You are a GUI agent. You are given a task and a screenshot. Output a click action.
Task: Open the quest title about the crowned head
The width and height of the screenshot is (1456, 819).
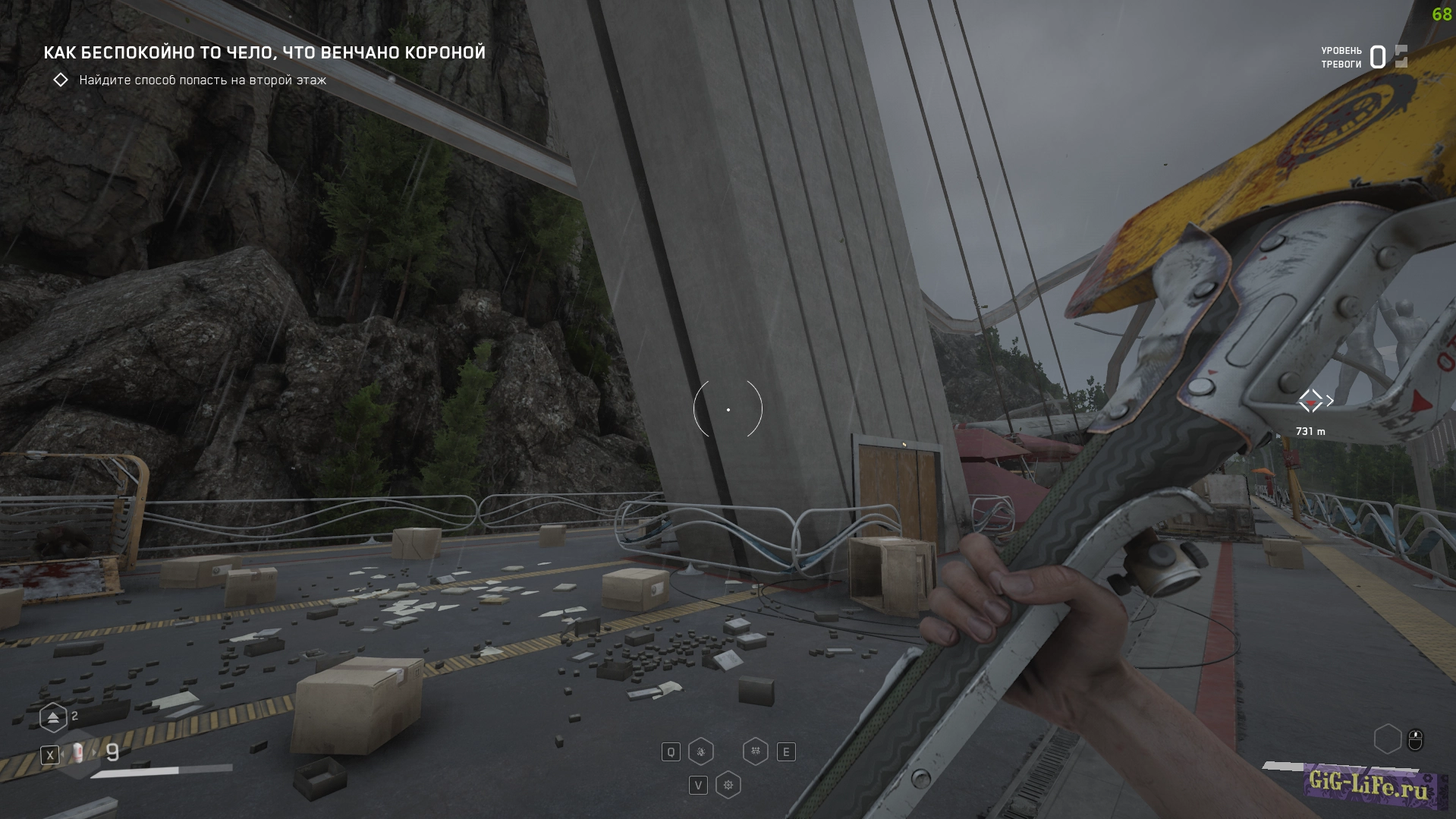[x=264, y=52]
